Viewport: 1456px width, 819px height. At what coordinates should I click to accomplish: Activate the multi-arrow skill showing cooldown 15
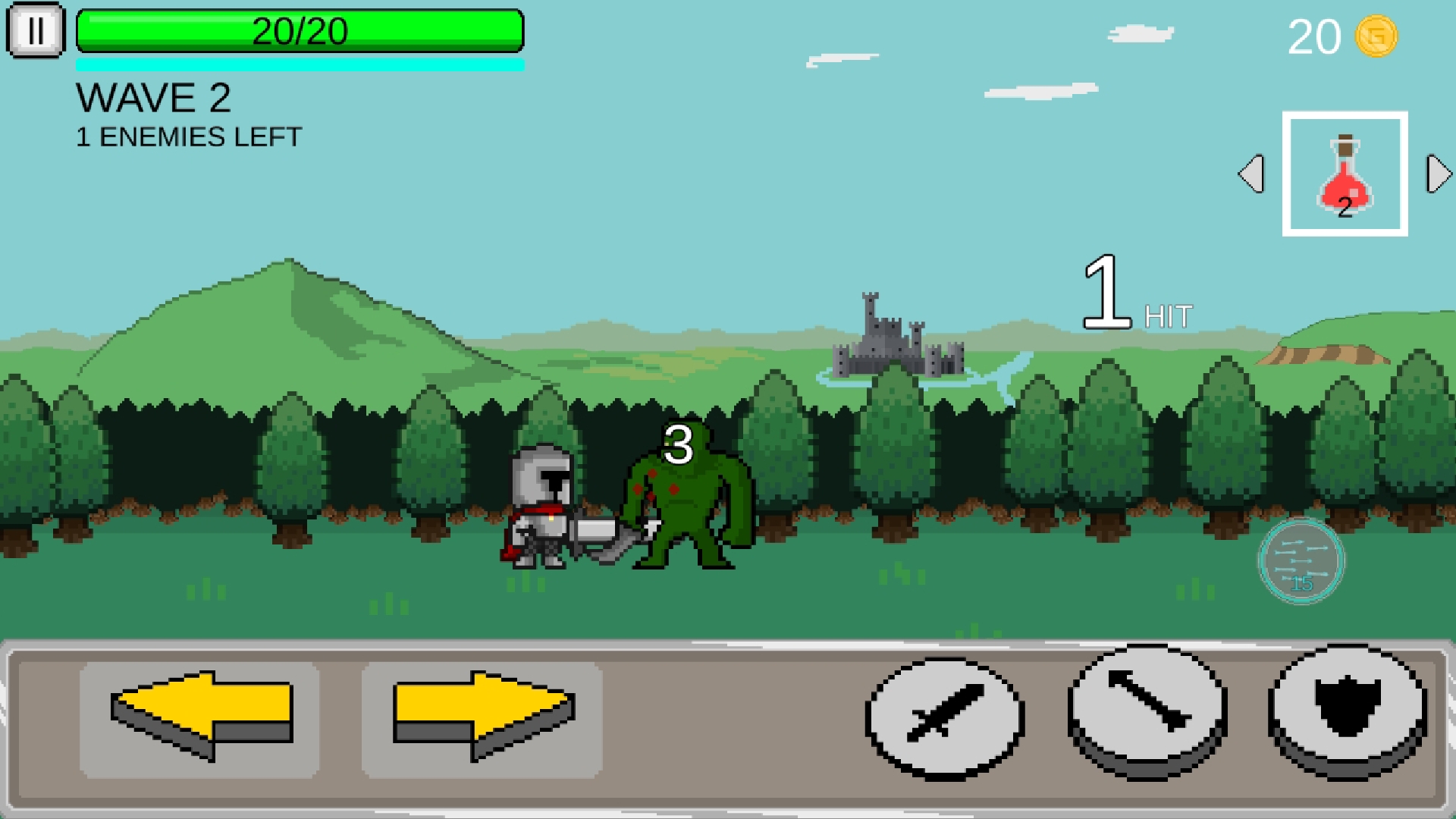click(1300, 561)
